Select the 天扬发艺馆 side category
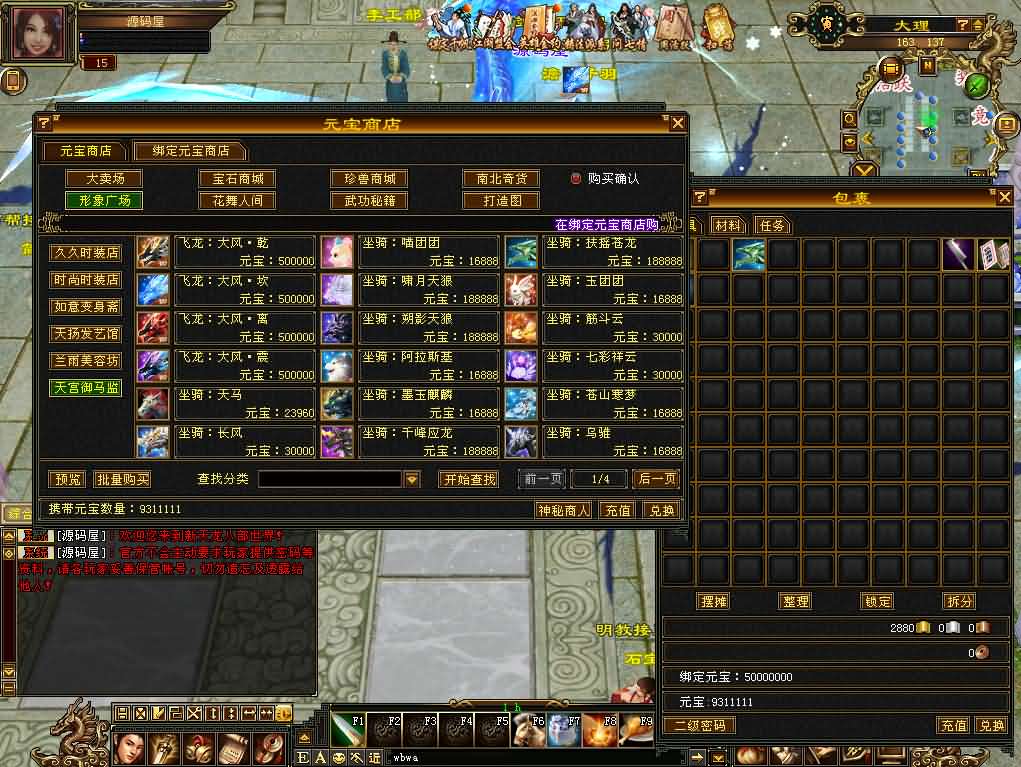Image resolution: width=1021 pixels, height=767 pixels. coord(86,334)
